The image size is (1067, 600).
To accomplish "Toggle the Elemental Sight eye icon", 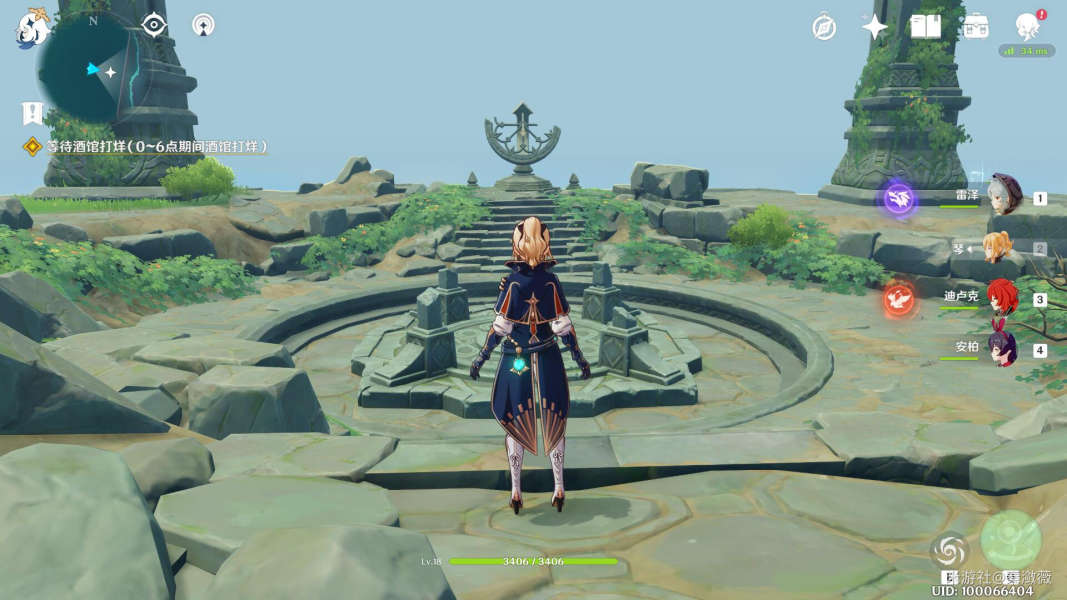I will (154, 25).
